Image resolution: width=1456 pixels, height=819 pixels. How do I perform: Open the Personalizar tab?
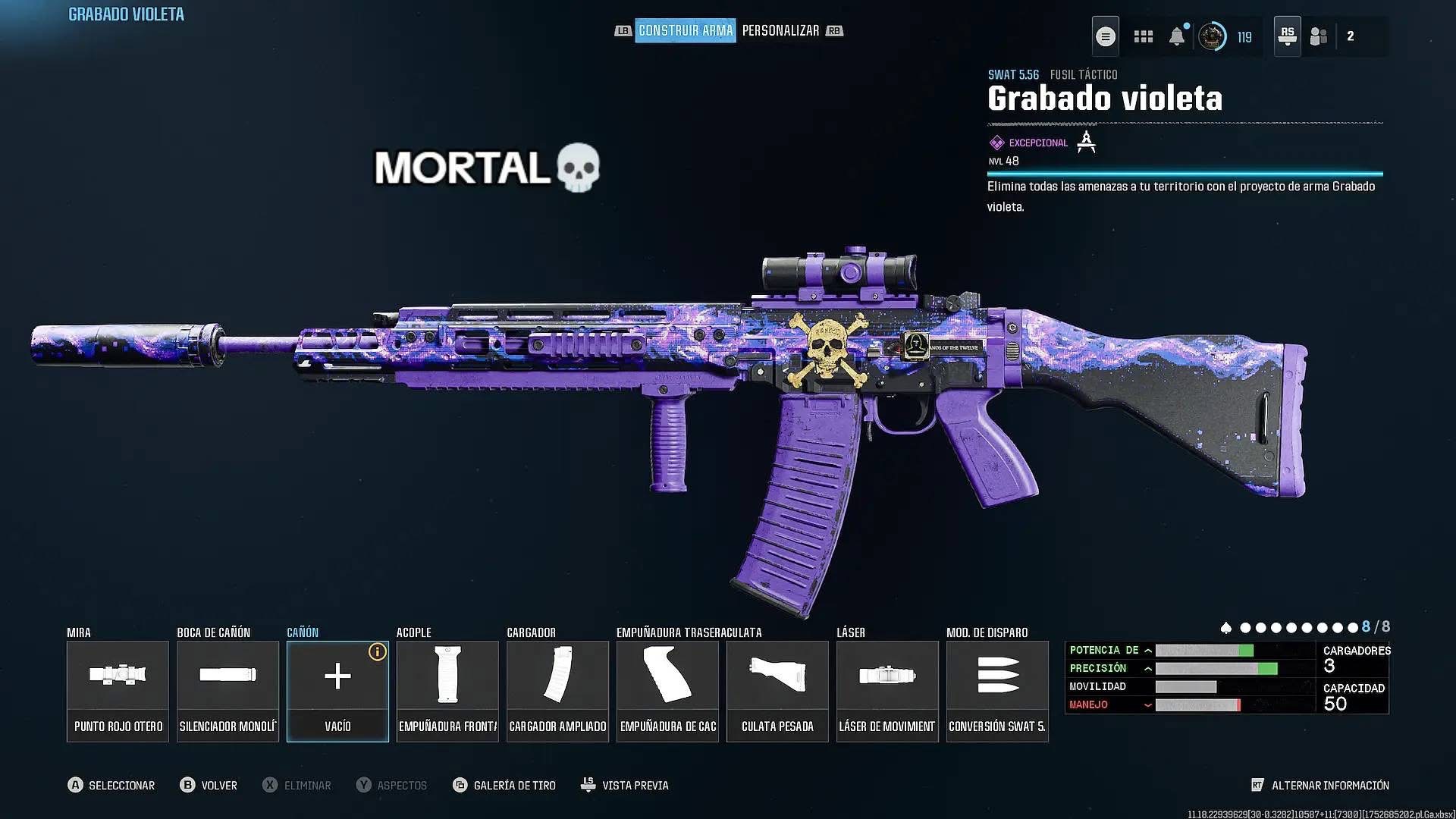point(780,30)
